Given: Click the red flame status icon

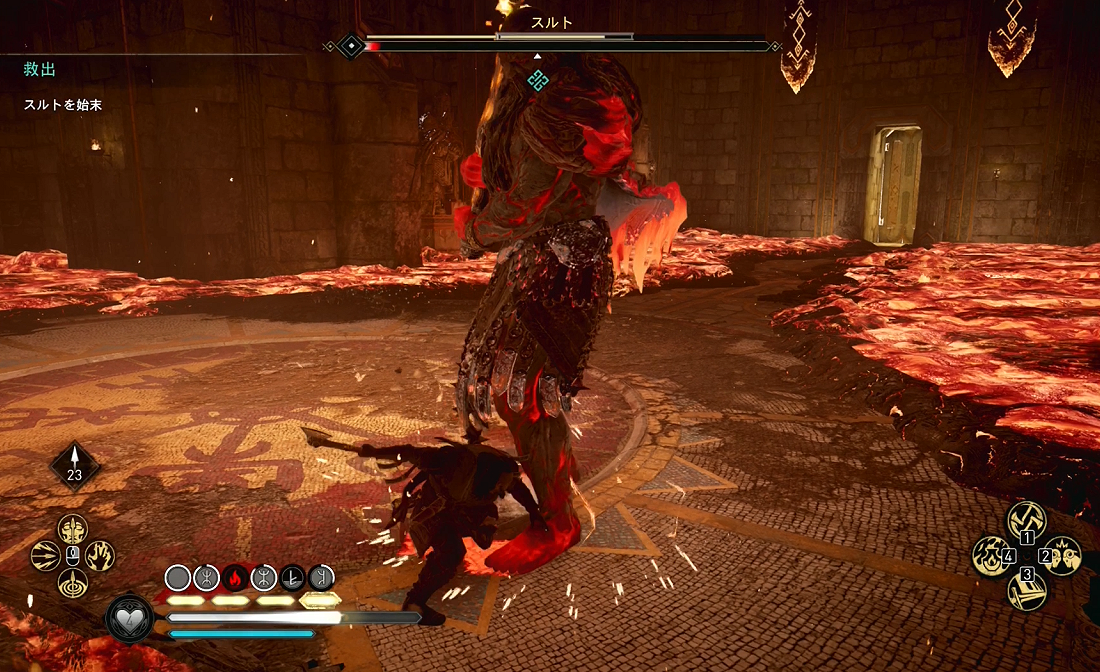Looking at the screenshot, I should tap(235, 577).
